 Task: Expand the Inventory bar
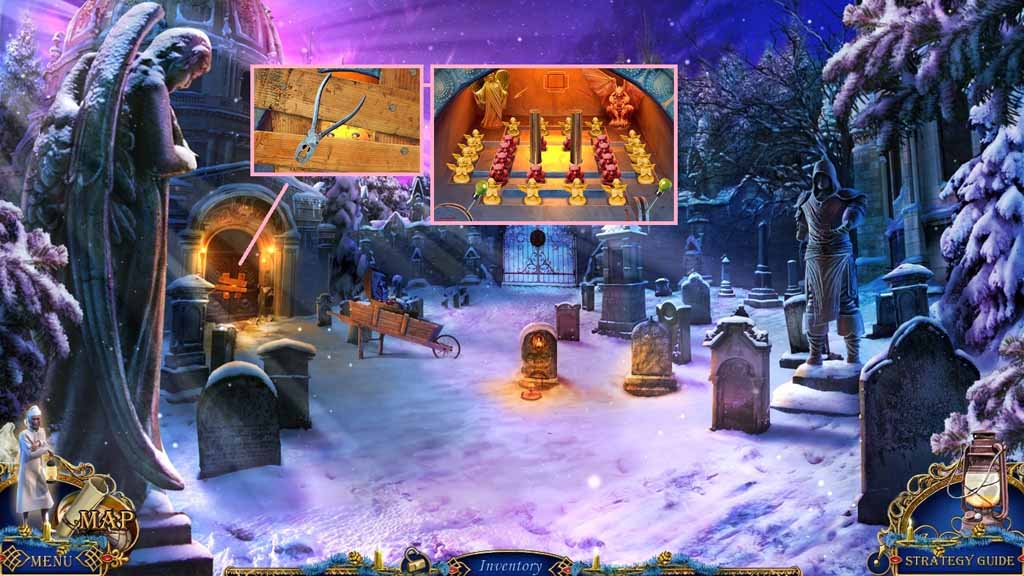pos(509,566)
